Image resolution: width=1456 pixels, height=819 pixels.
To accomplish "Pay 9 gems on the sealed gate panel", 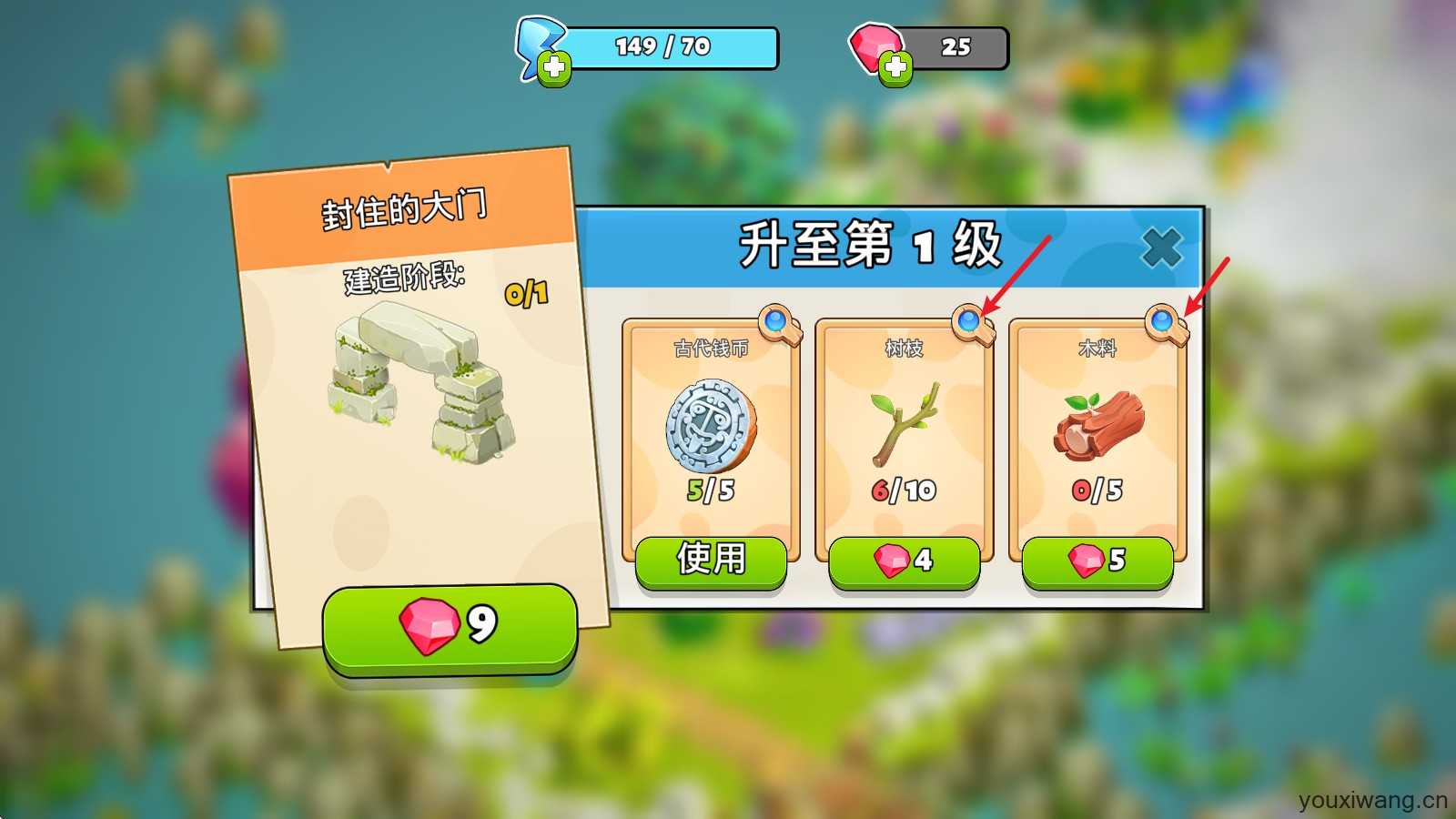I will (x=448, y=626).
